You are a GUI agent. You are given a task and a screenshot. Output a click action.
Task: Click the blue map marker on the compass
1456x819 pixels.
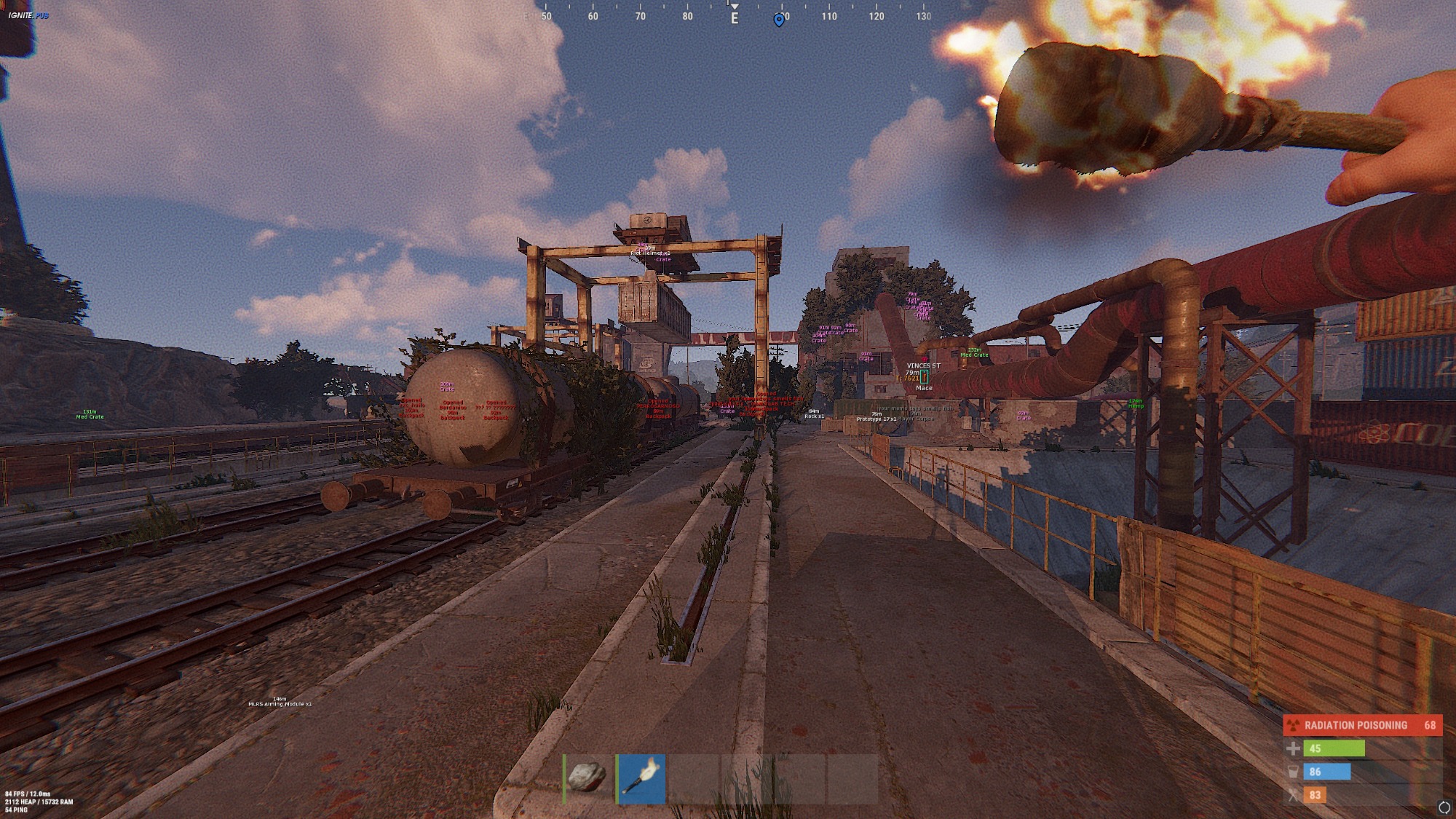(x=779, y=20)
